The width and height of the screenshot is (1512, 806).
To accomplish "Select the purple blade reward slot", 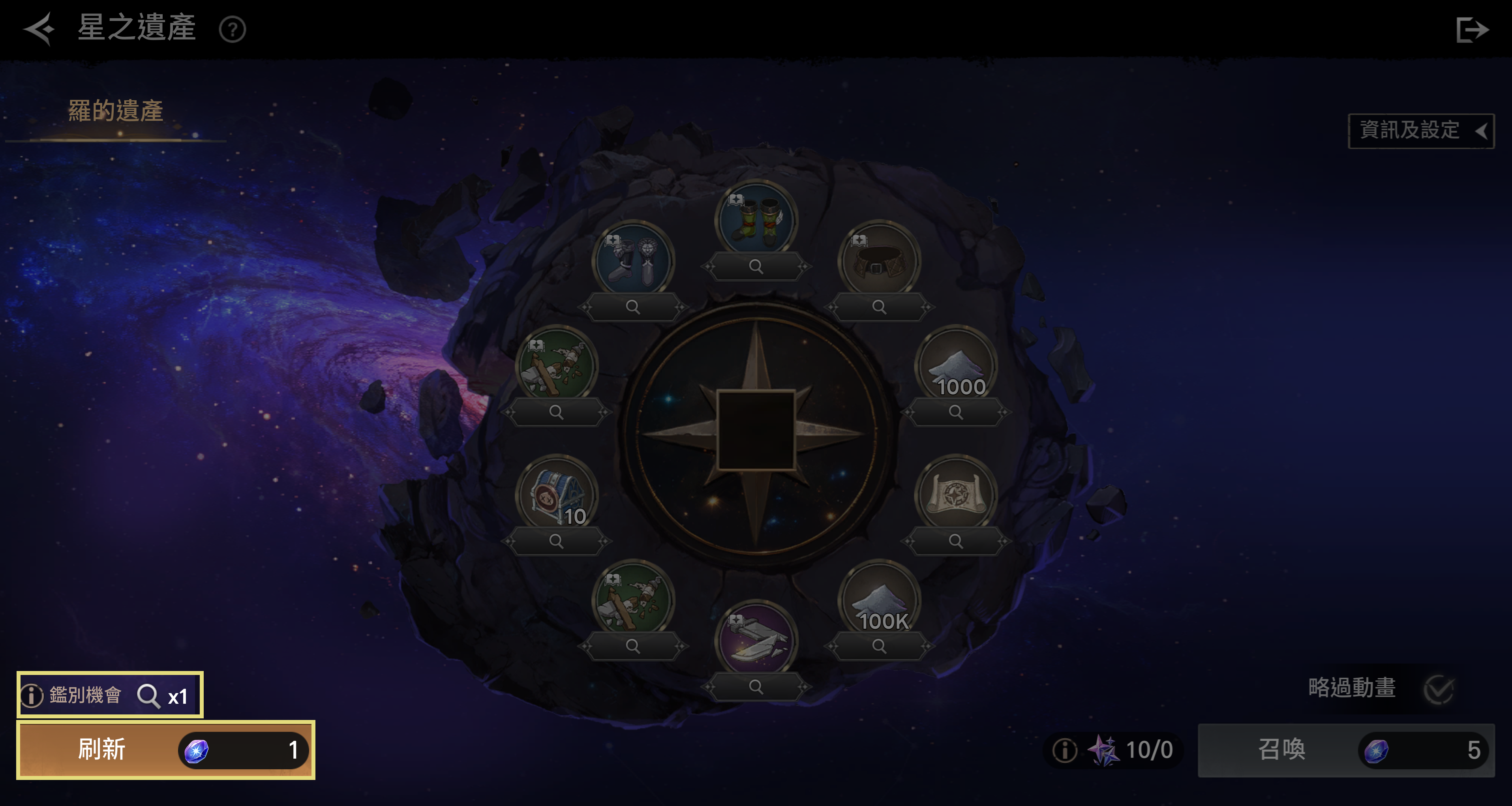I will pos(756,640).
